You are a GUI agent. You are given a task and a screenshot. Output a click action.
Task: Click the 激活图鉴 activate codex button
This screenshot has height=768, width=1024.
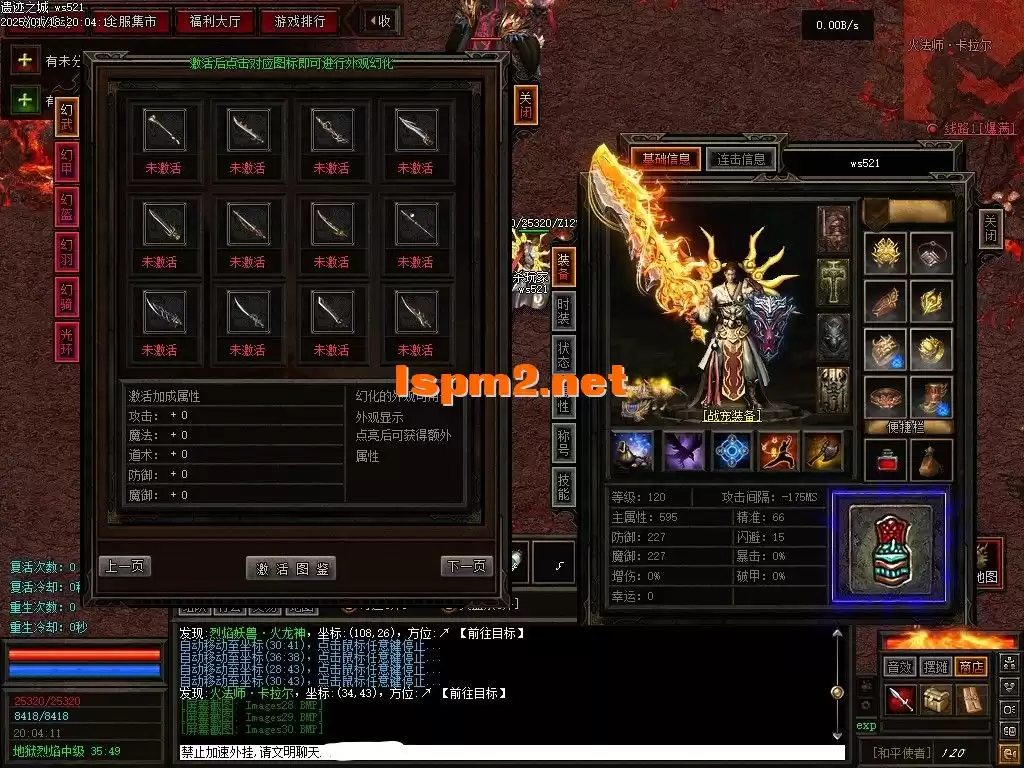(291, 568)
